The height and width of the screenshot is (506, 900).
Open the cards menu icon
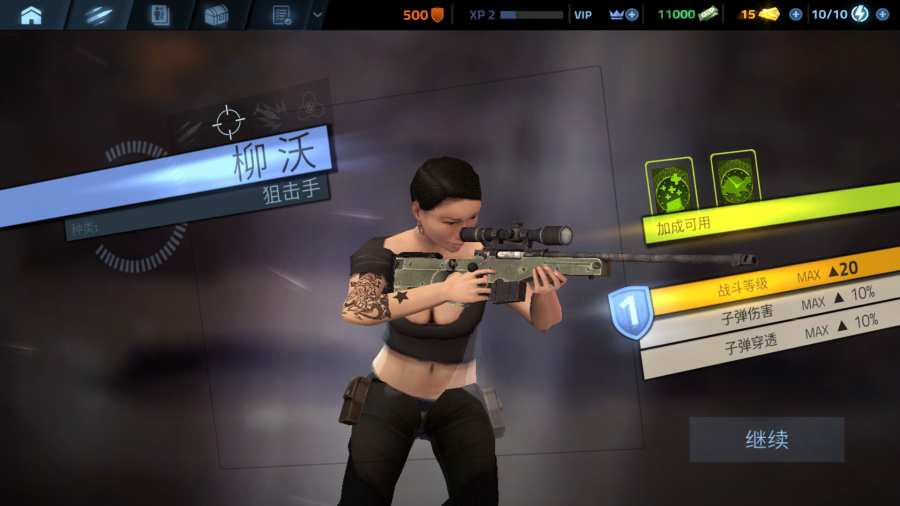pyautogui.click(x=158, y=14)
